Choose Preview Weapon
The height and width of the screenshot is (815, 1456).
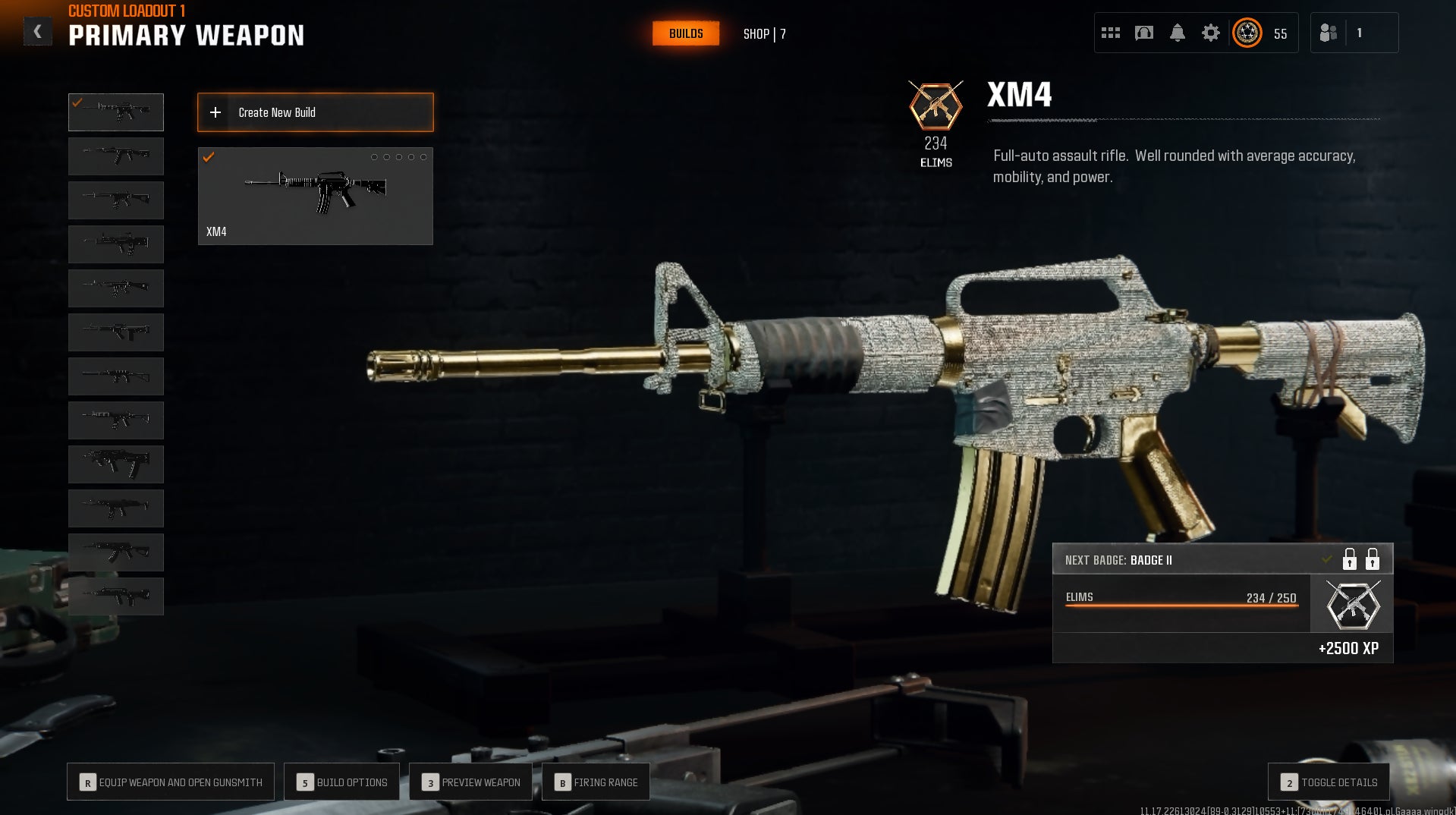pos(471,782)
